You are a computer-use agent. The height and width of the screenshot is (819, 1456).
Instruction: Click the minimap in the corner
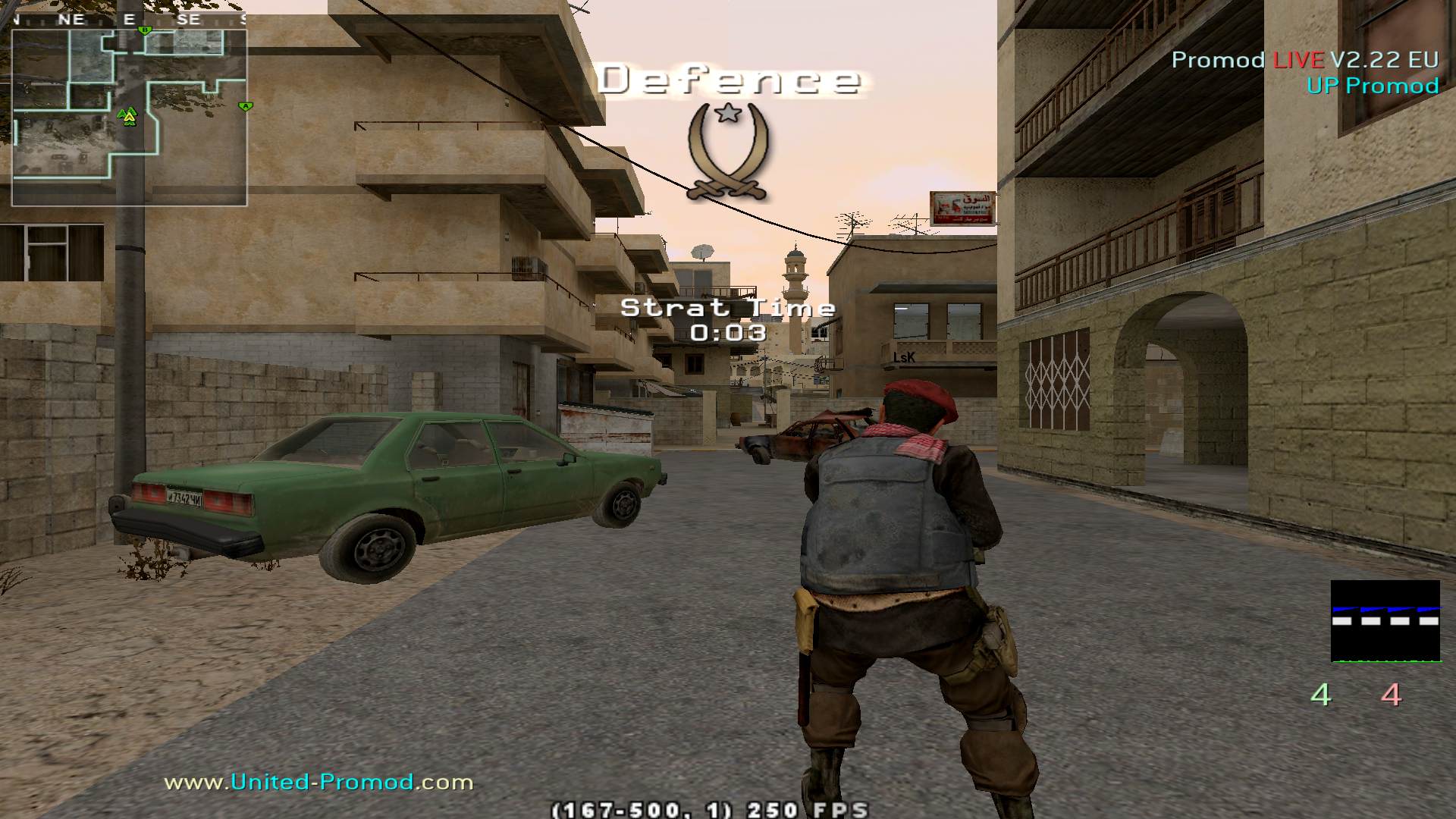pos(129,118)
